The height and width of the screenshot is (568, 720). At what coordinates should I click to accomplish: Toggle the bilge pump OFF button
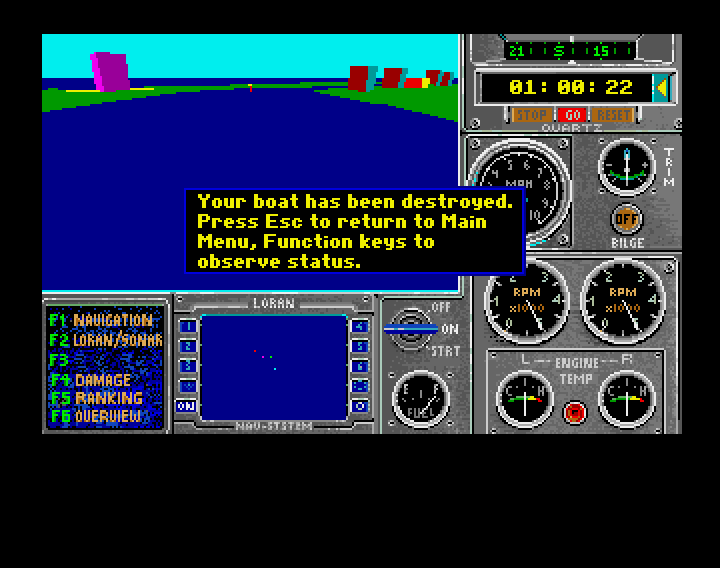[627, 218]
